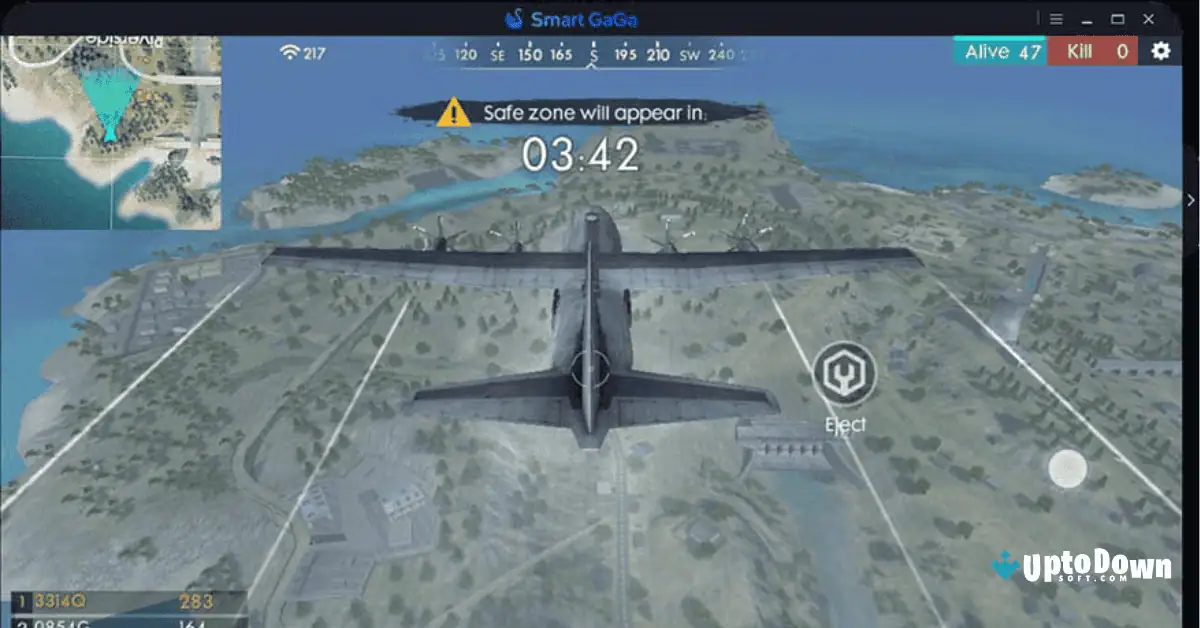The height and width of the screenshot is (628, 1200).
Task: Expand the emulator side panel arrow
Action: point(1192,199)
